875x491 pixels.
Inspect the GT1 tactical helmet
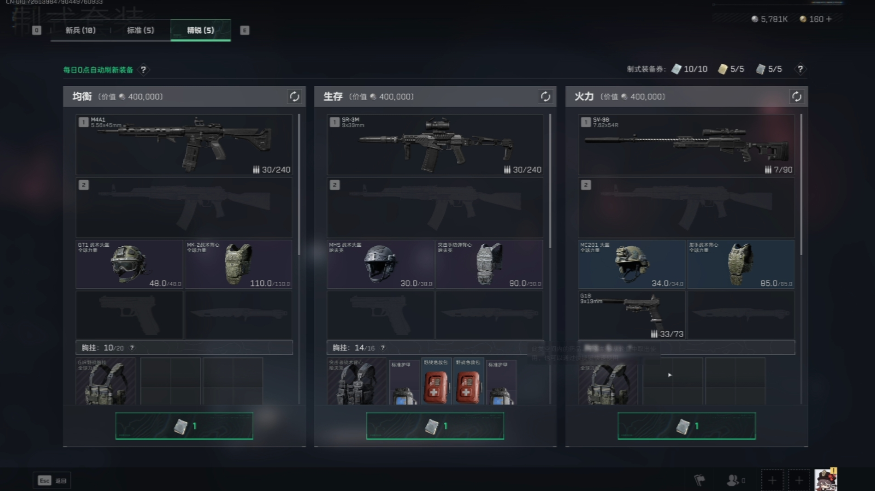129,264
